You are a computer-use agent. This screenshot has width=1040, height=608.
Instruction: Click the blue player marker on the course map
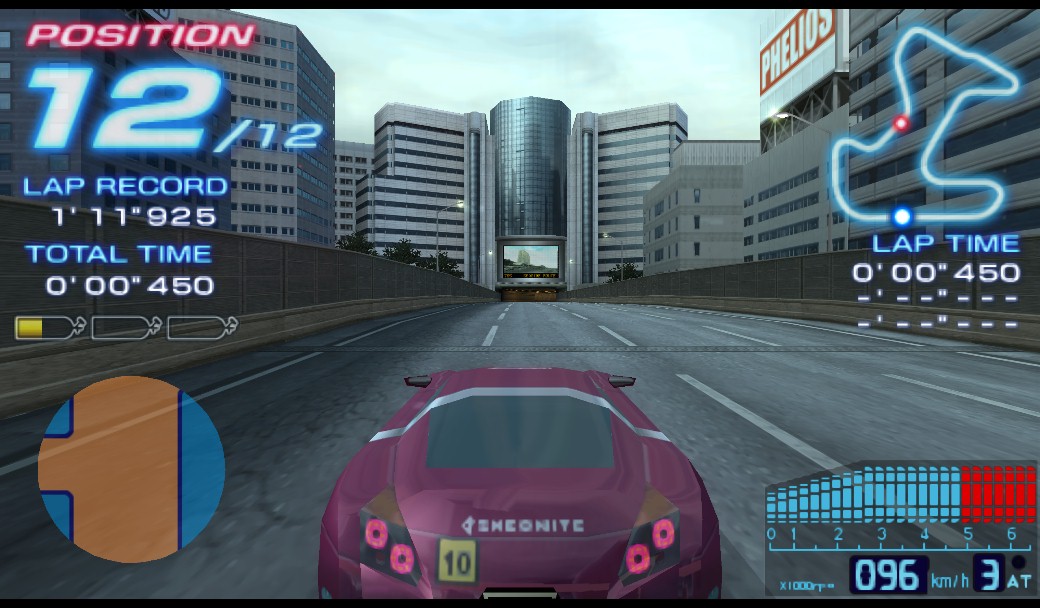click(902, 216)
